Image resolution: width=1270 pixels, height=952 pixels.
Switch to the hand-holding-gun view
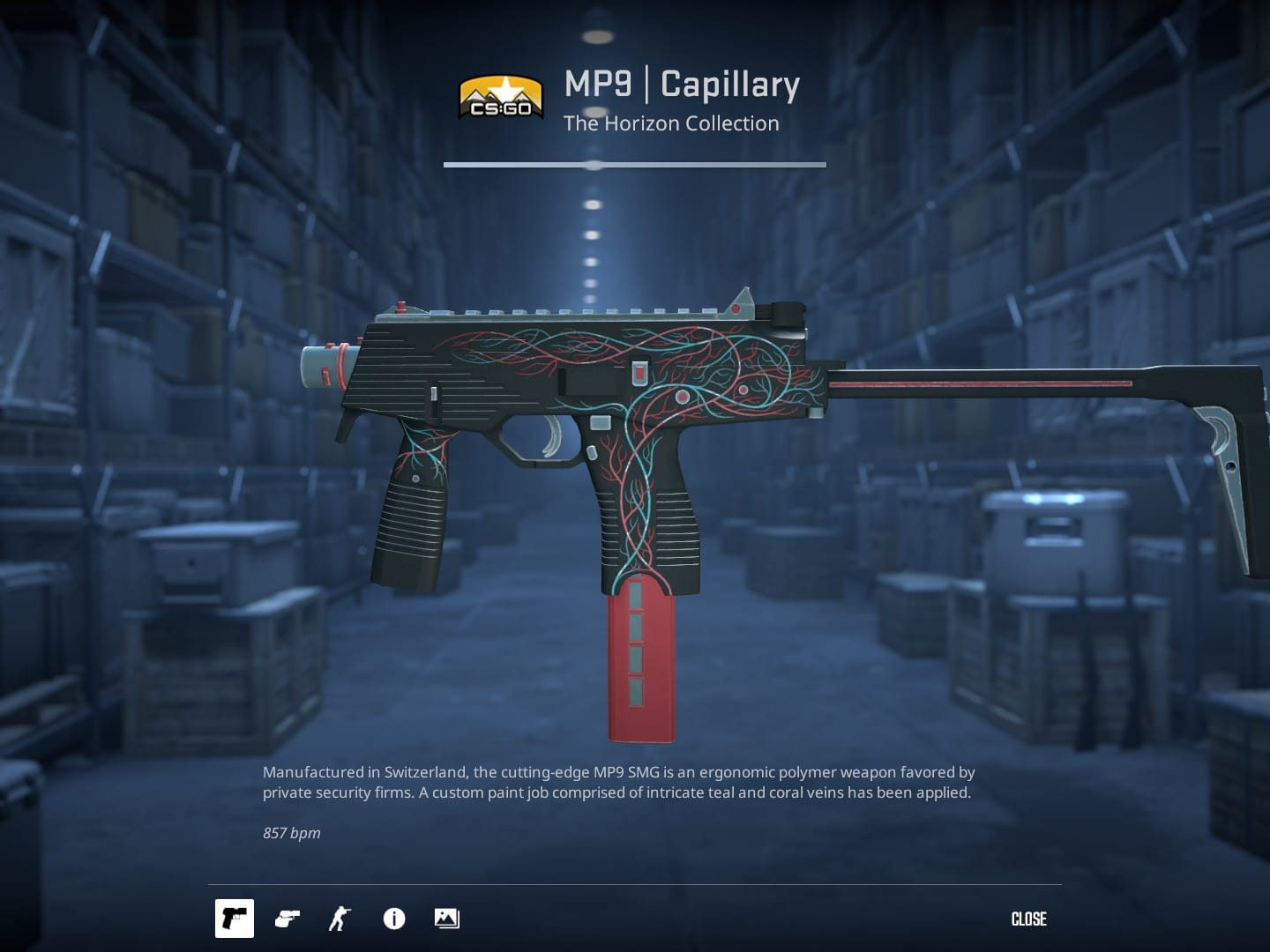click(x=288, y=919)
